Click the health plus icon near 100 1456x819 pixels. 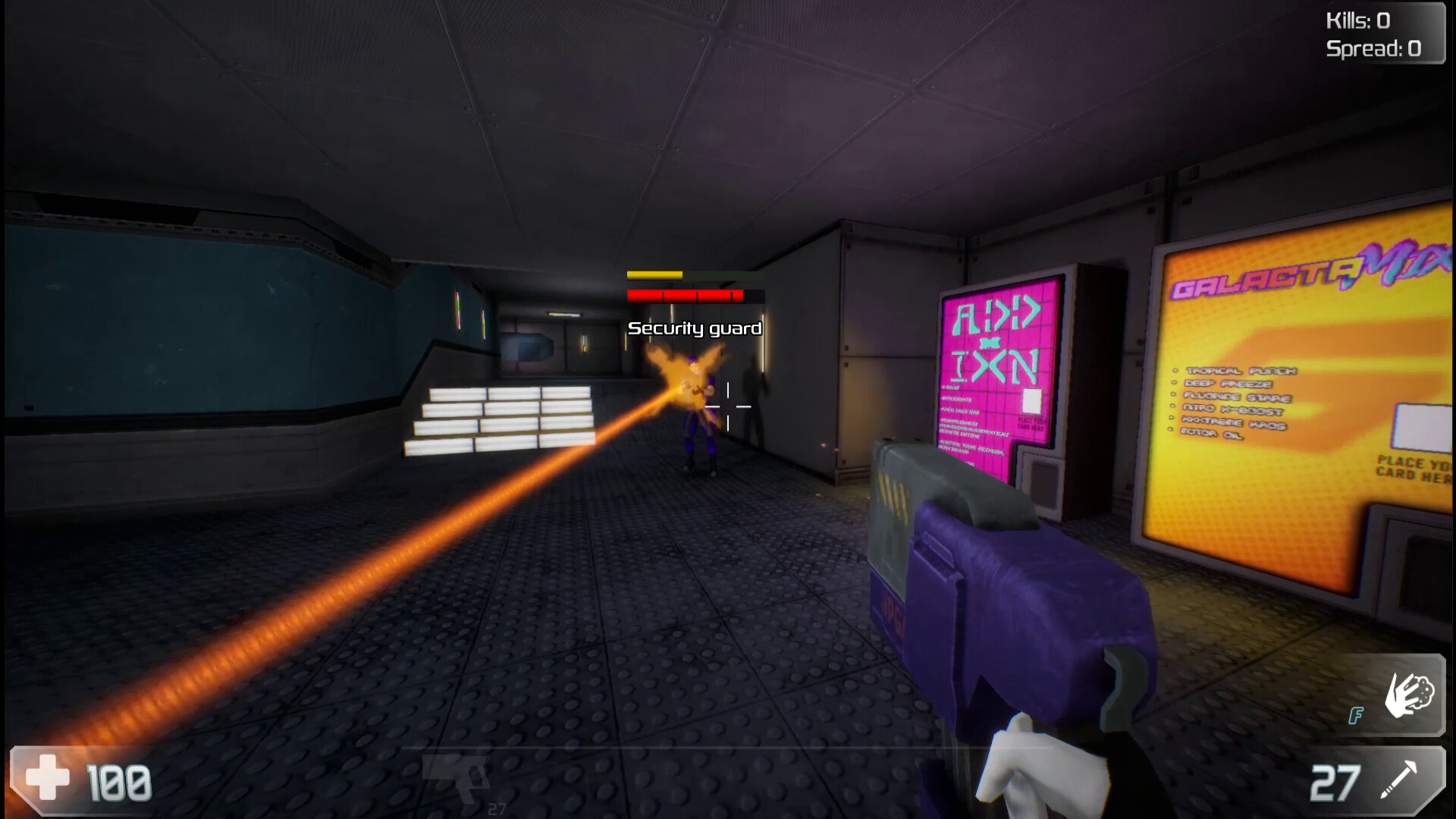[45, 779]
